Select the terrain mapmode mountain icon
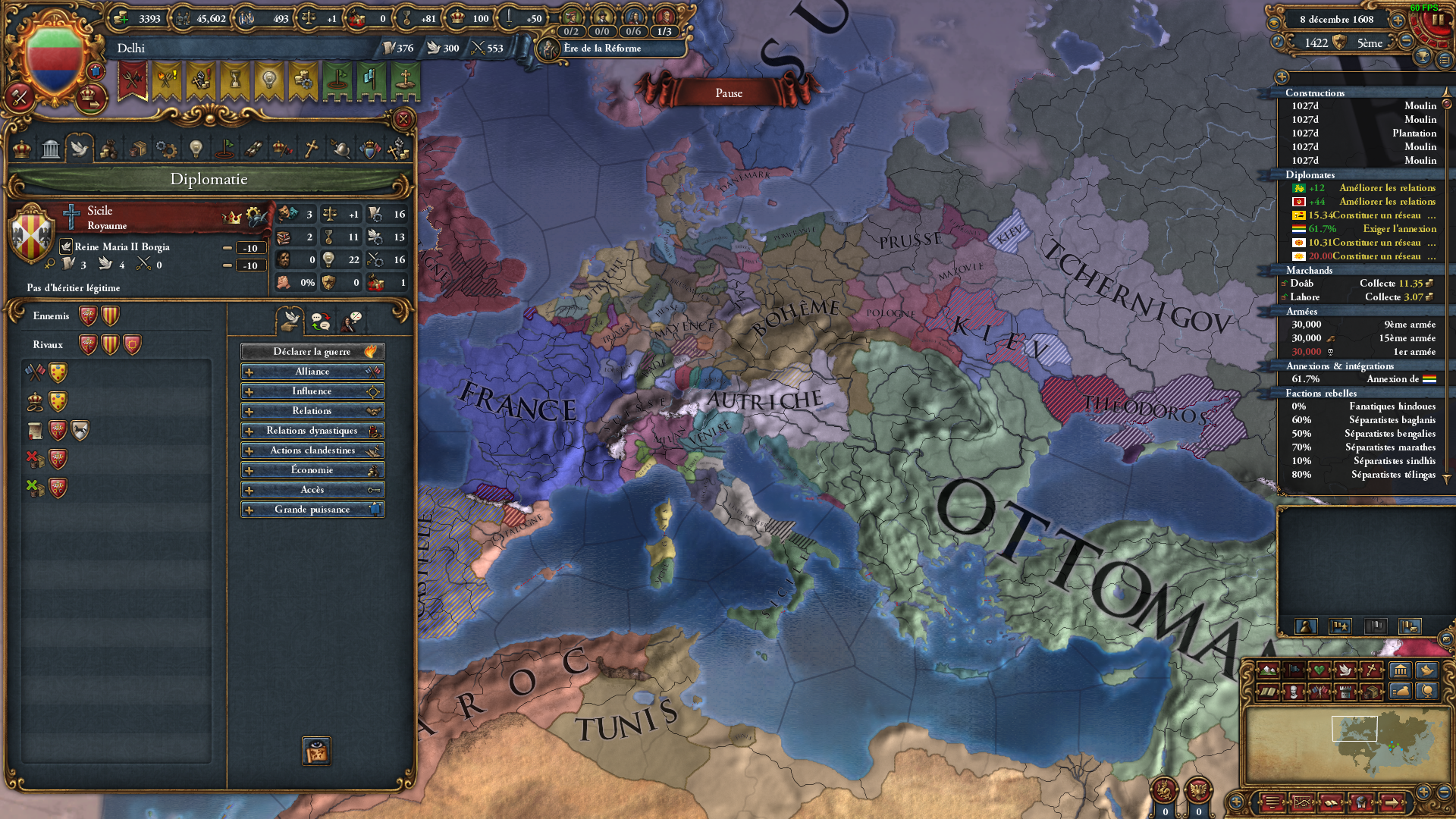 (x=1269, y=670)
